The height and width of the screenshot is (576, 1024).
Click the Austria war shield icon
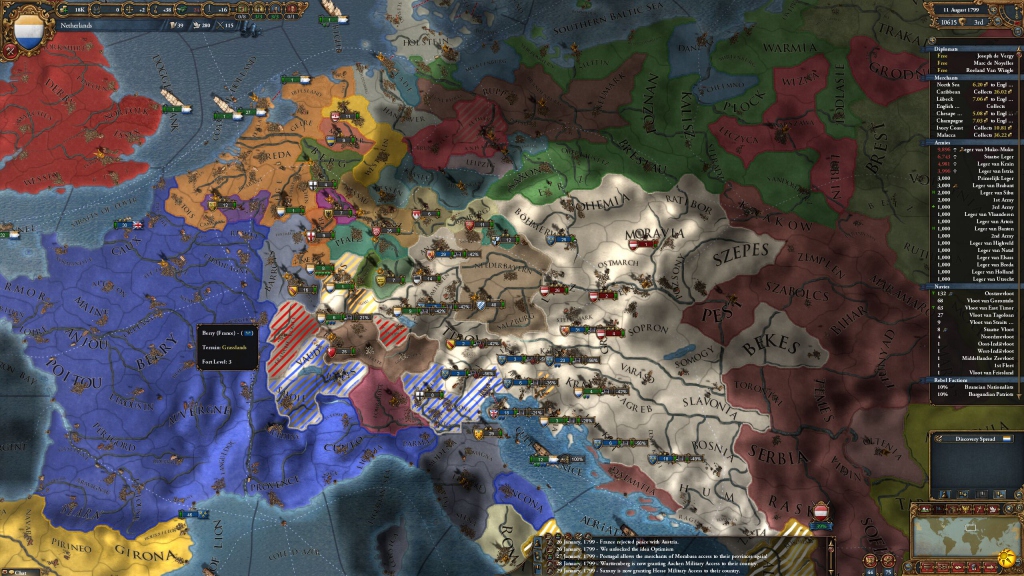[822, 512]
